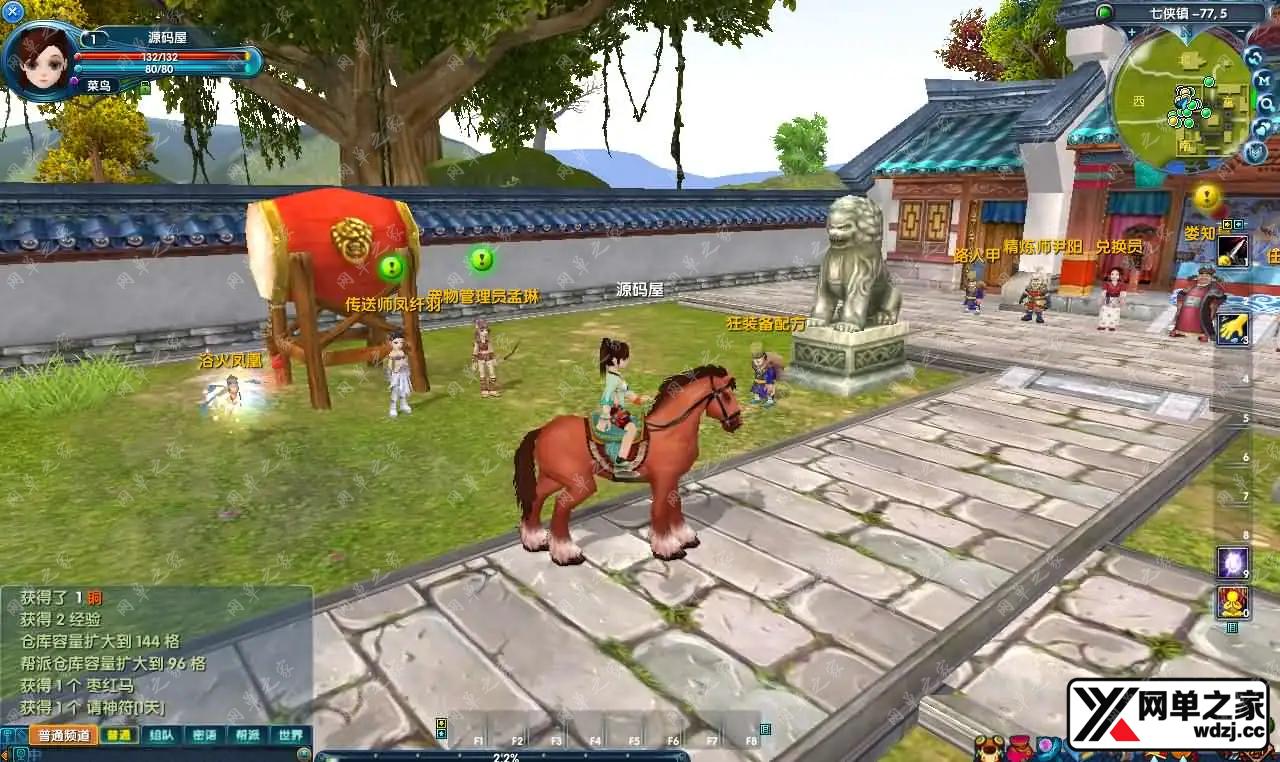Image resolution: width=1280 pixels, height=762 pixels.
Task: Use the meditation skill icon
Action: (x=1232, y=601)
